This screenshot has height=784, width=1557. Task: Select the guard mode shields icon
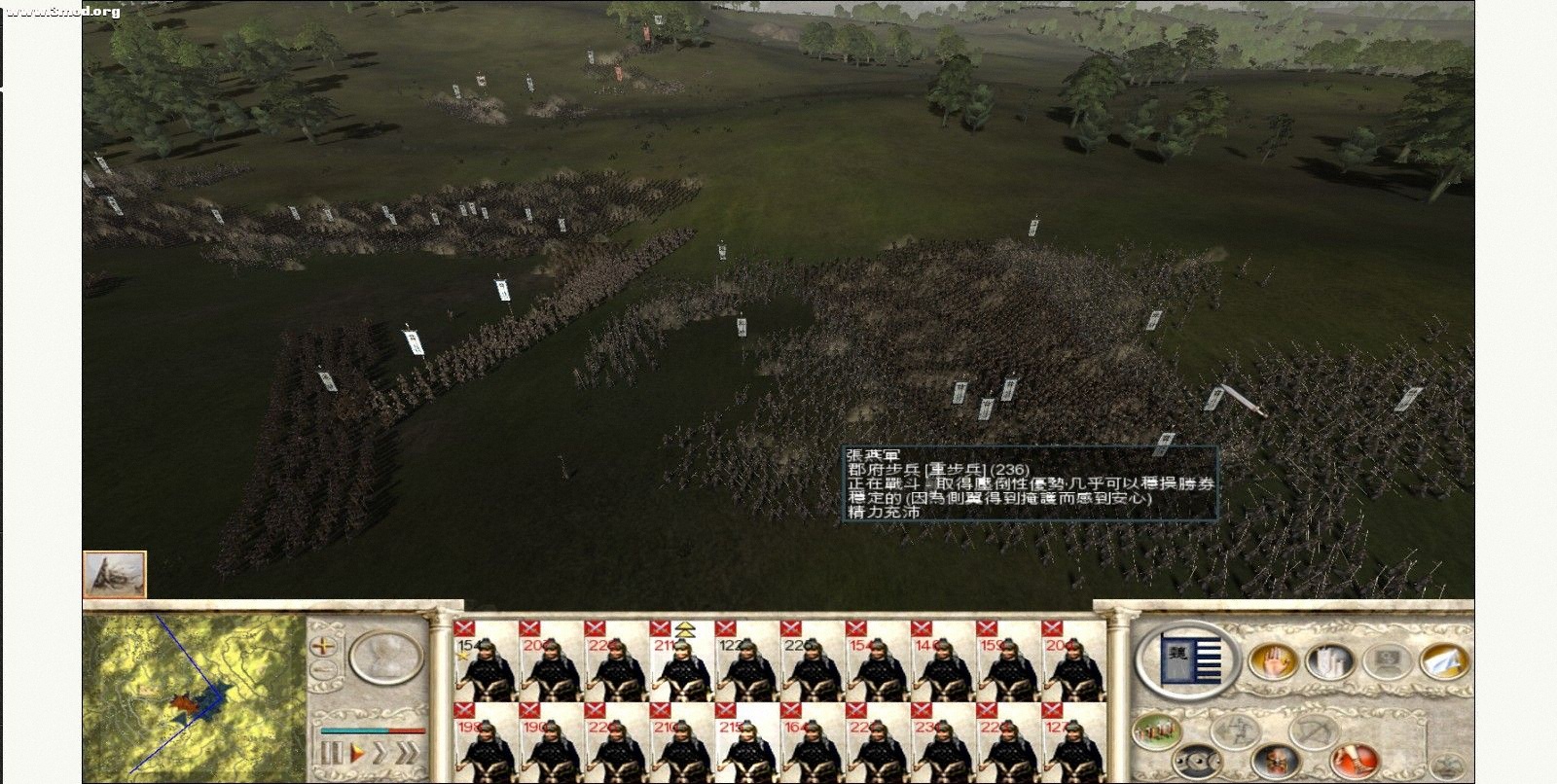[1197, 761]
